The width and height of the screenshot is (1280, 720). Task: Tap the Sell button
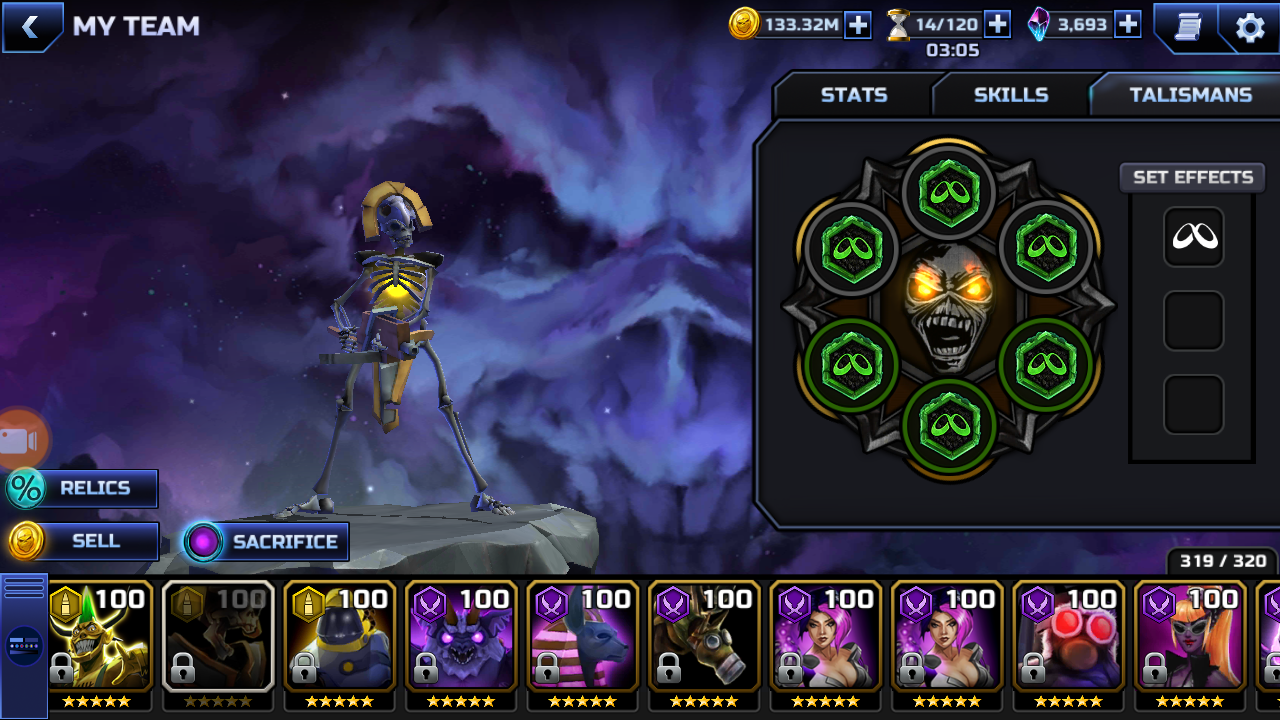84,541
